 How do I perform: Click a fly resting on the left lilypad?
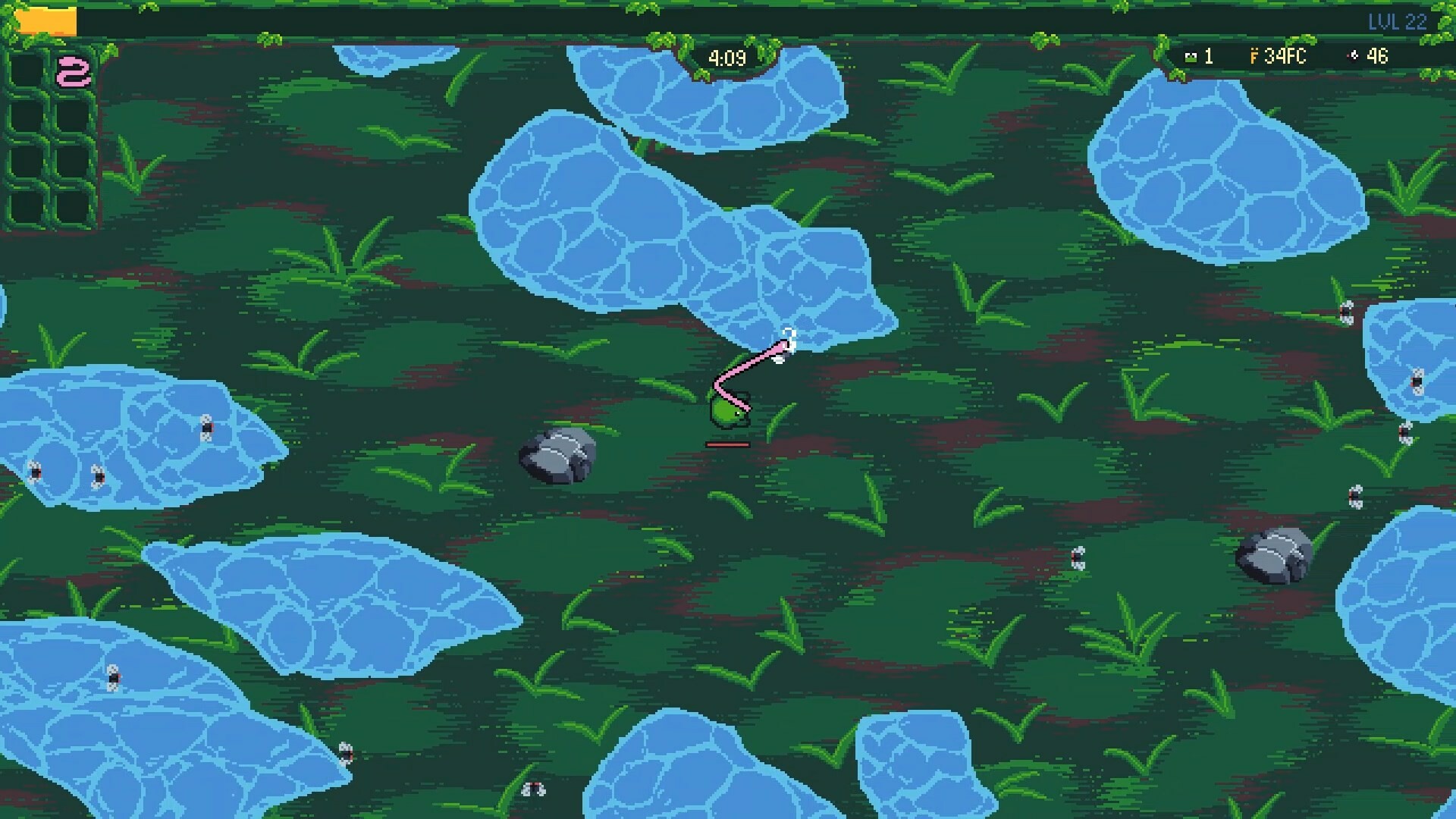click(x=206, y=427)
